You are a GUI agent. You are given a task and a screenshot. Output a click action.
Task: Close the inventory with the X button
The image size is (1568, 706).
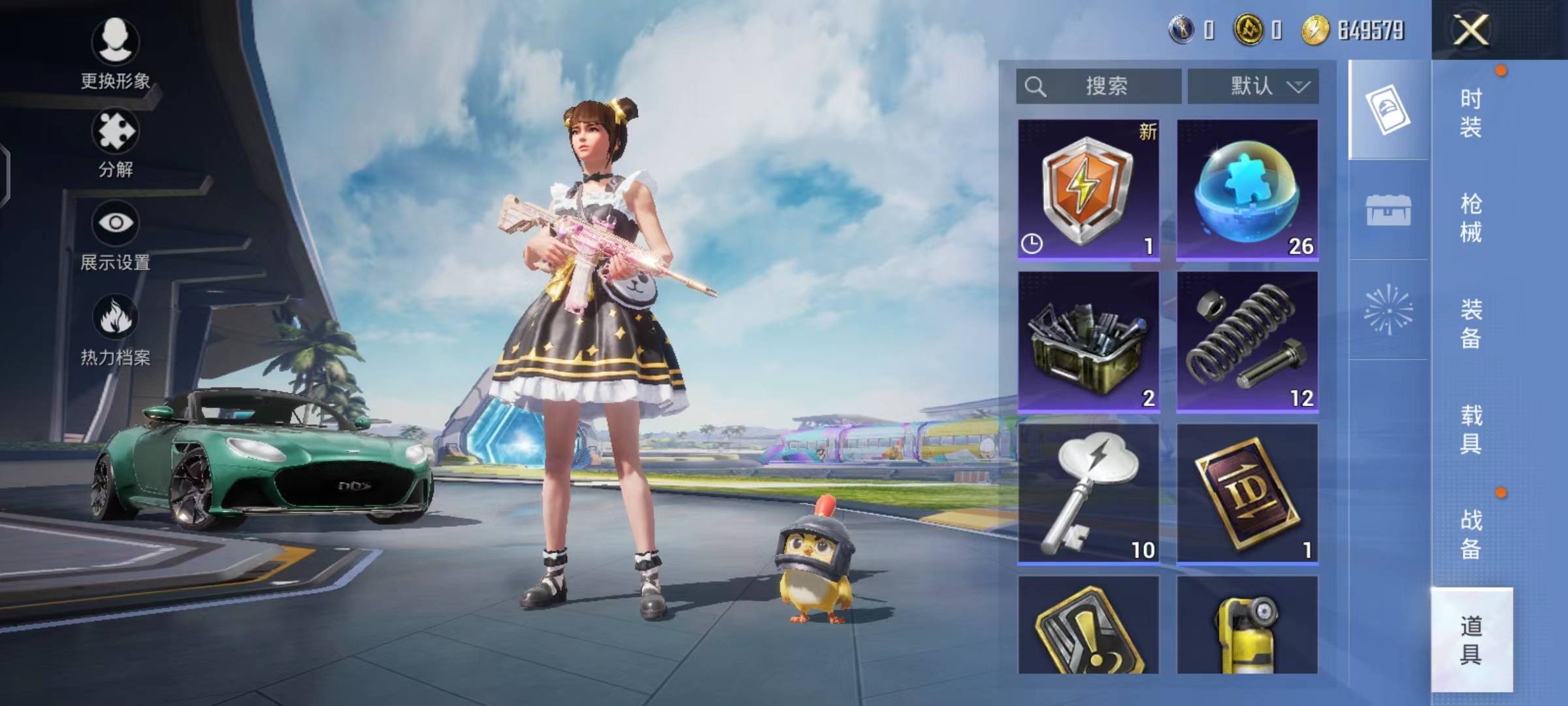[1471, 30]
